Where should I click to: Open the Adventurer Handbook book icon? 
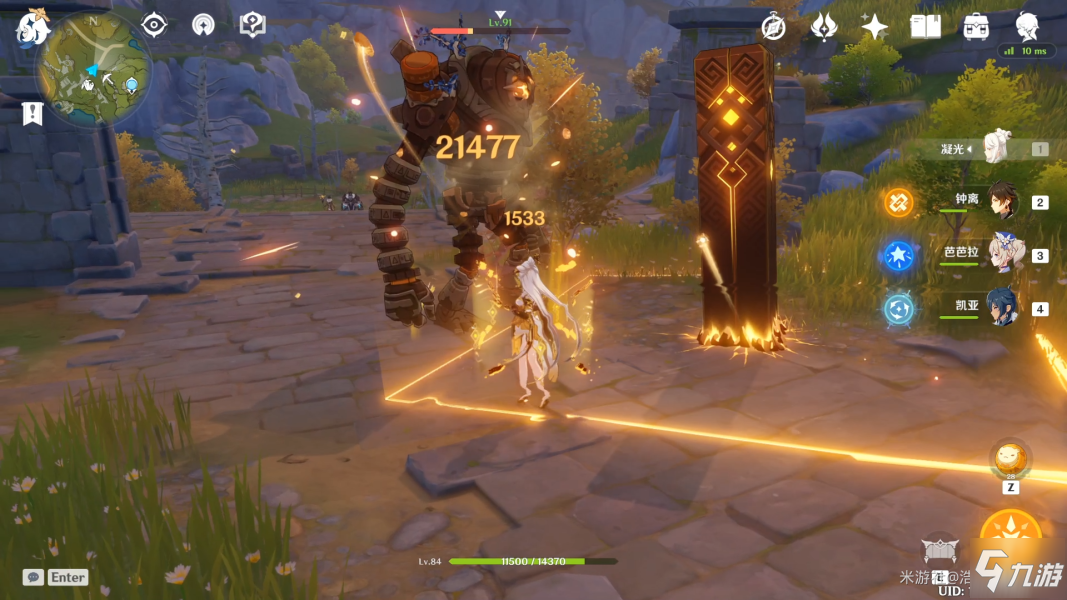(925, 27)
